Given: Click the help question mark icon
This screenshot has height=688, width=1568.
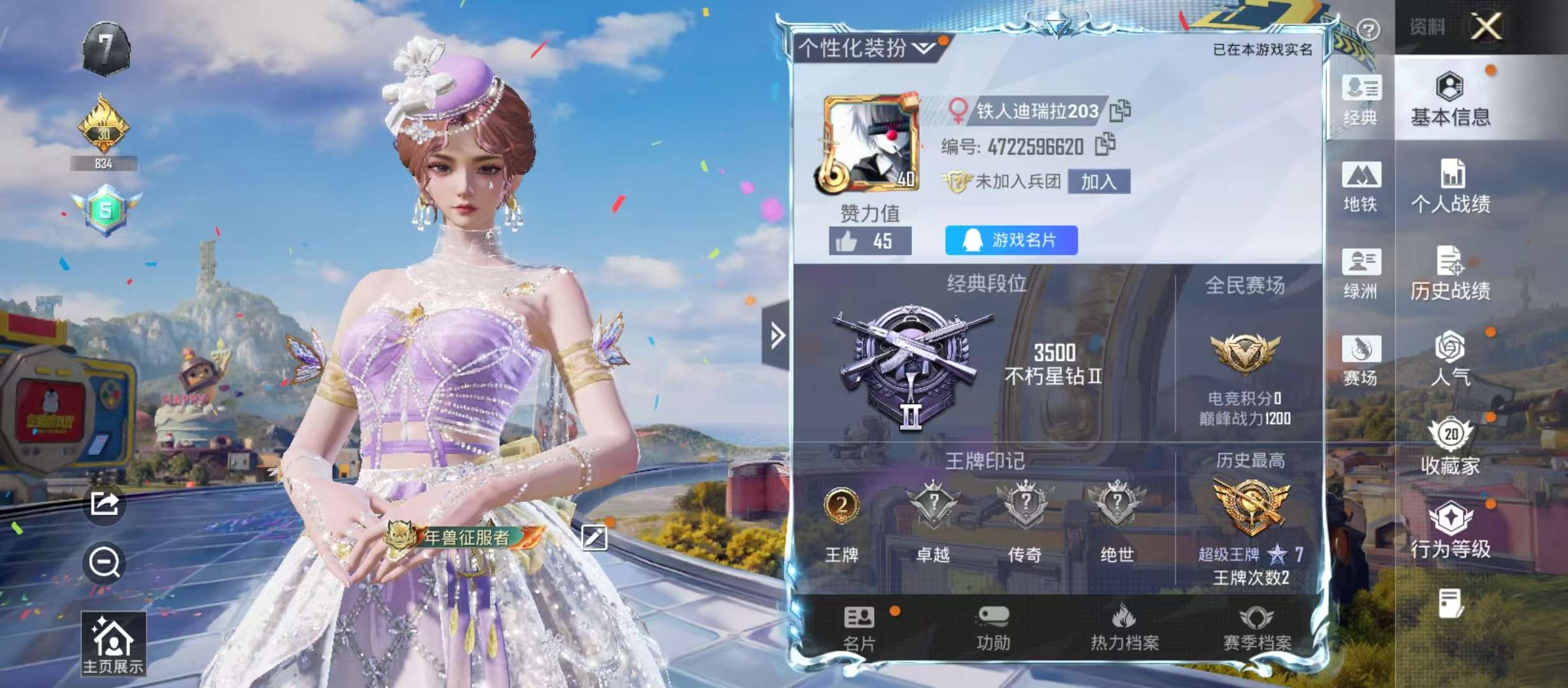Looking at the screenshot, I should coord(1368,29).
